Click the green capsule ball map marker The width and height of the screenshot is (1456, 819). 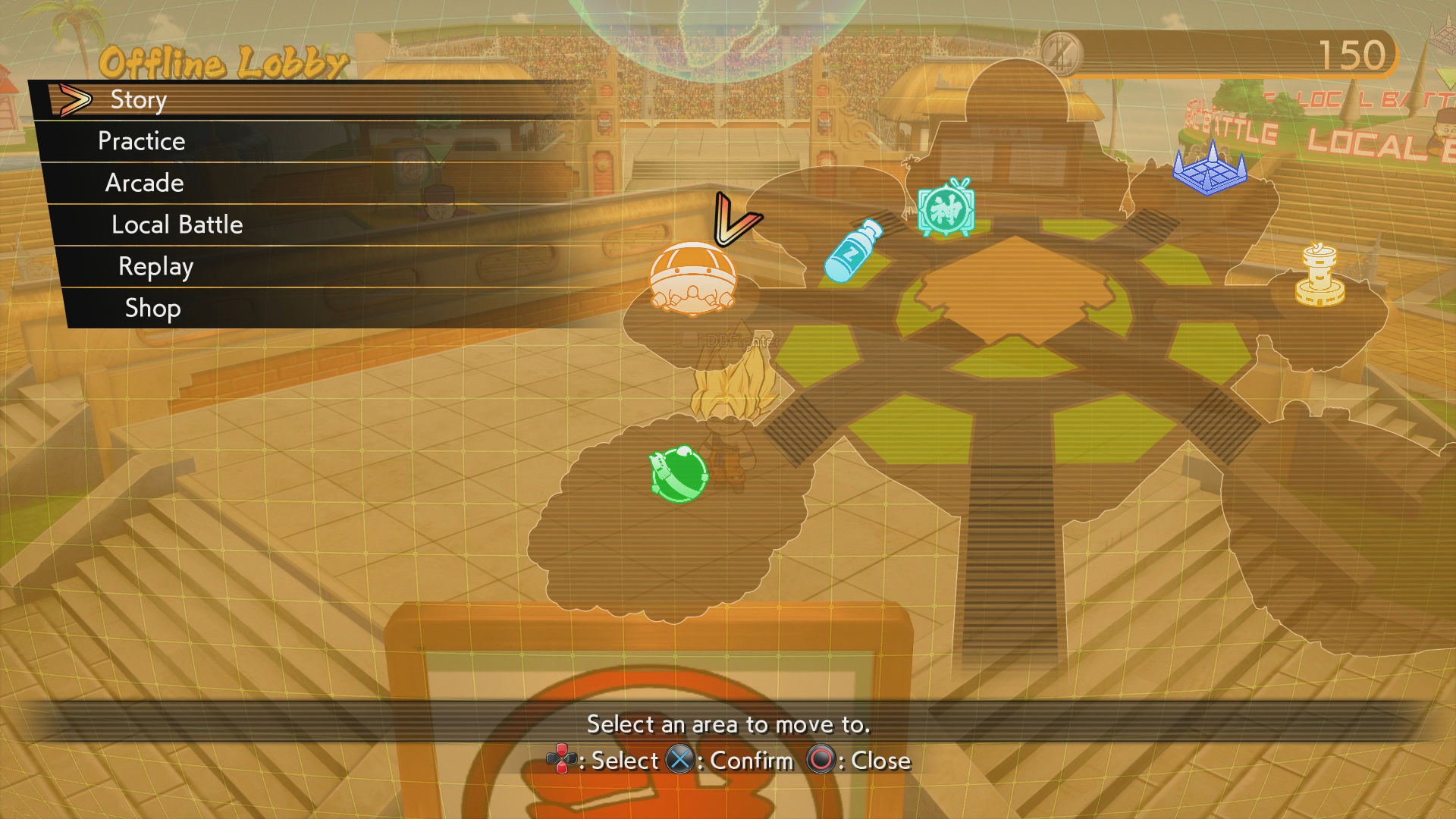678,473
